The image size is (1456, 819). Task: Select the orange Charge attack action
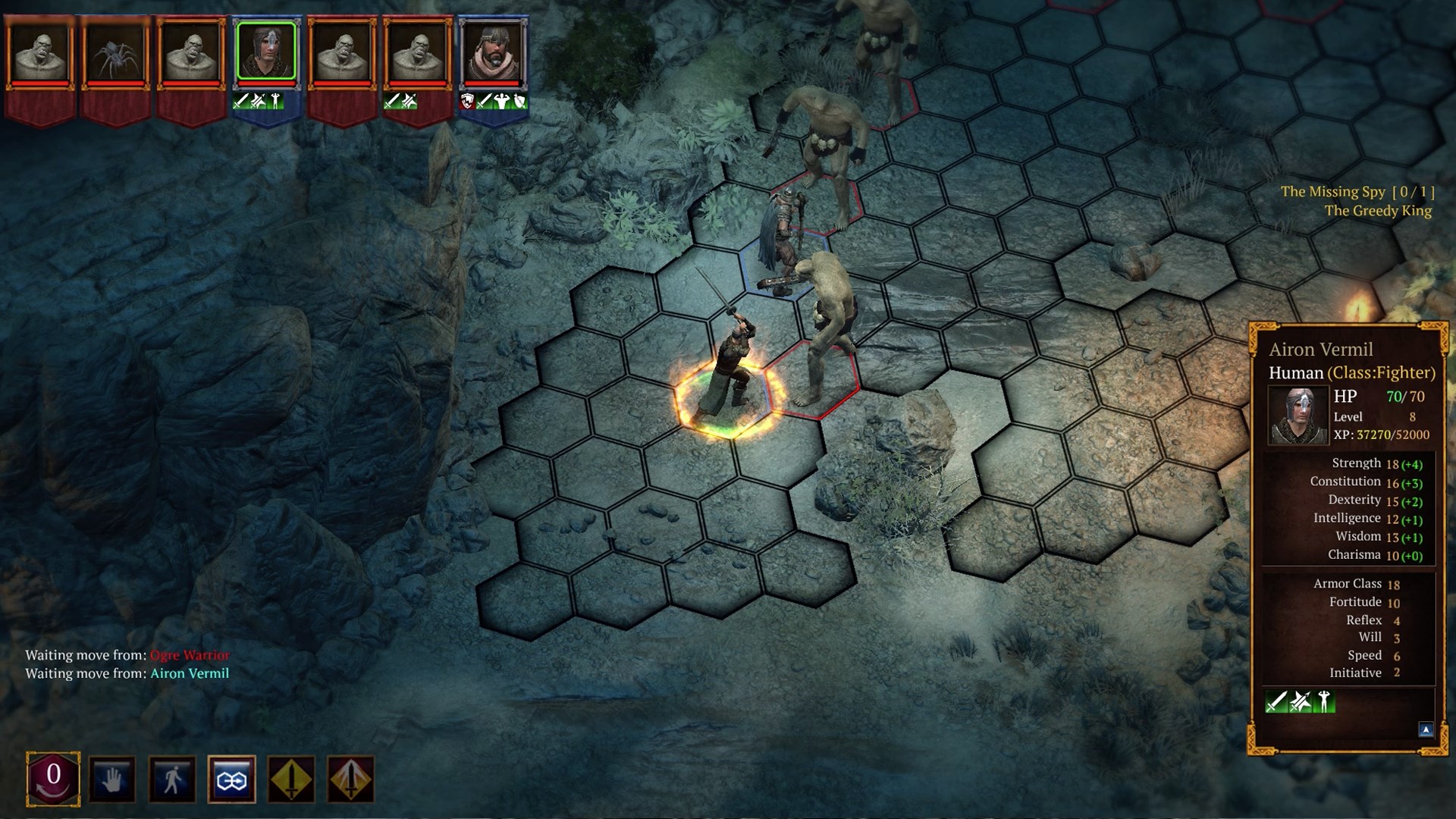pos(350,779)
